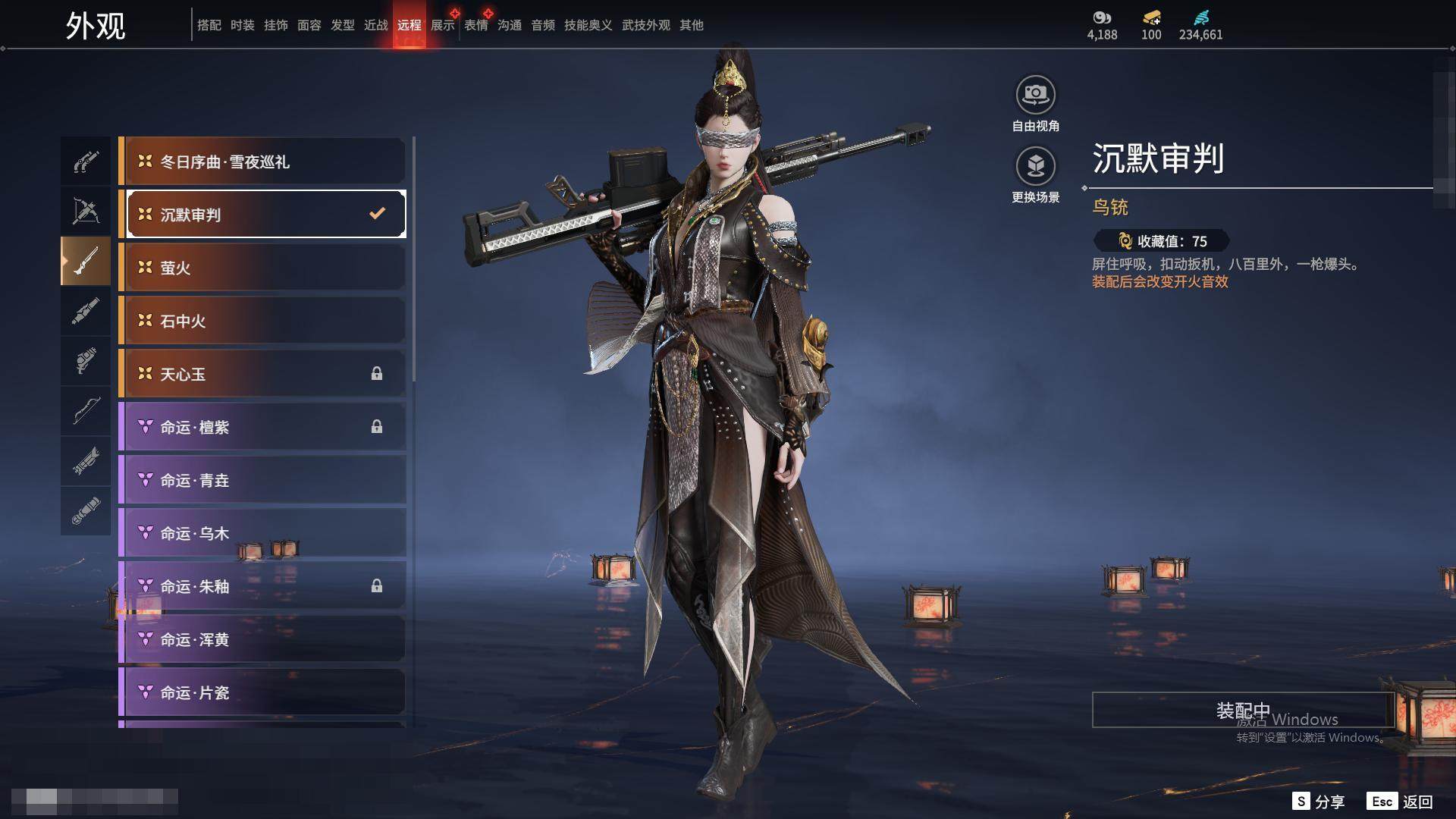
Task: Select the 命运·乌木 skin
Action: 264,533
